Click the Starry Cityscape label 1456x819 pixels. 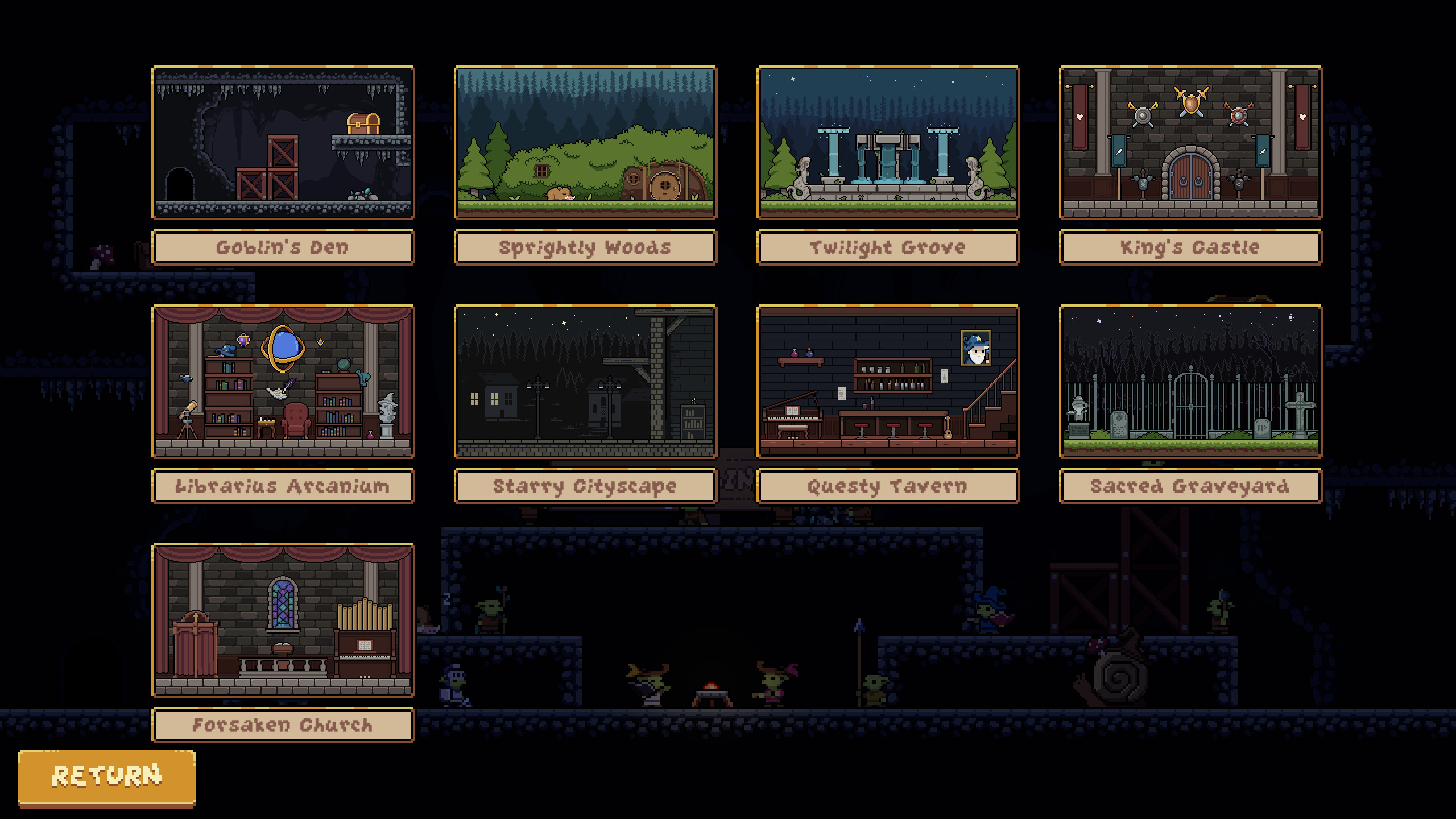[x=586, y=486]
